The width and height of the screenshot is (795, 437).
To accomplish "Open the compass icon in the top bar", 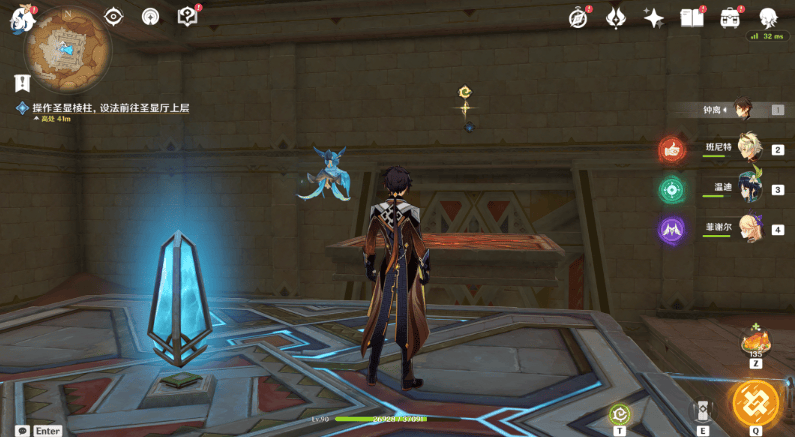I will tap(579, 17).
